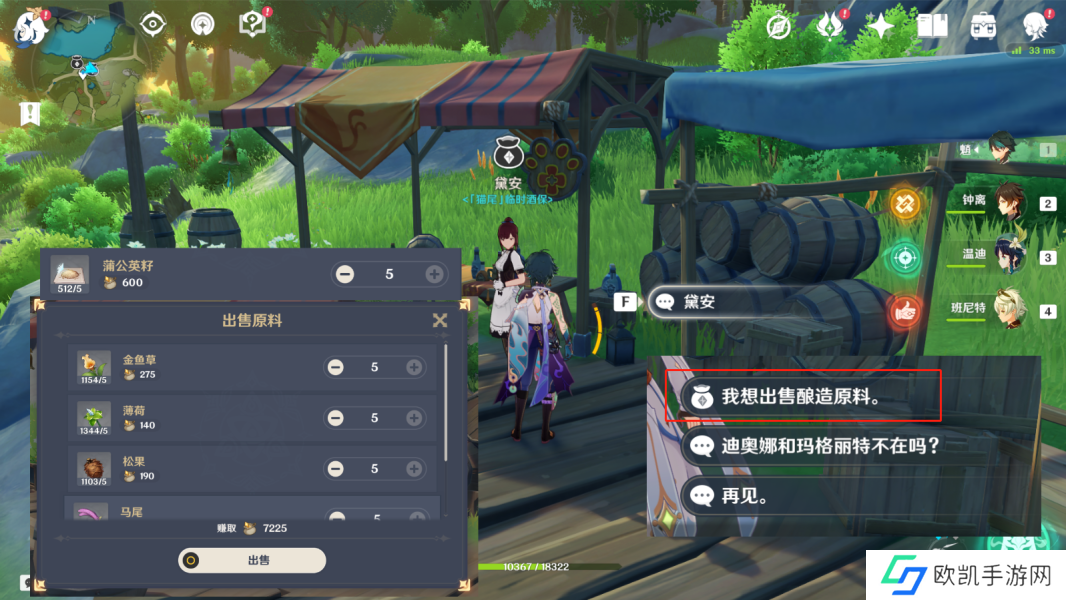Increase 松果 sell quantity
Screen dimensions: 1066x600
[414, 469]
